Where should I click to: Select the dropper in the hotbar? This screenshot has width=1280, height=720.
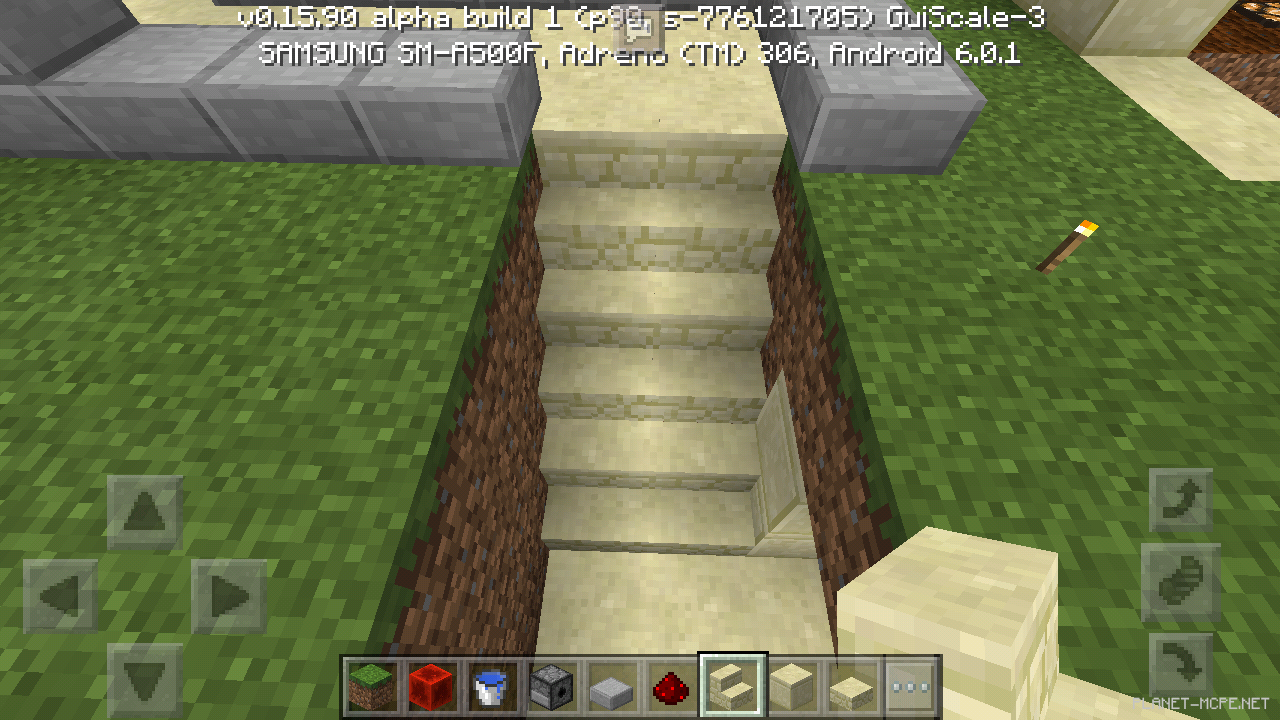(x=552, y=685)
